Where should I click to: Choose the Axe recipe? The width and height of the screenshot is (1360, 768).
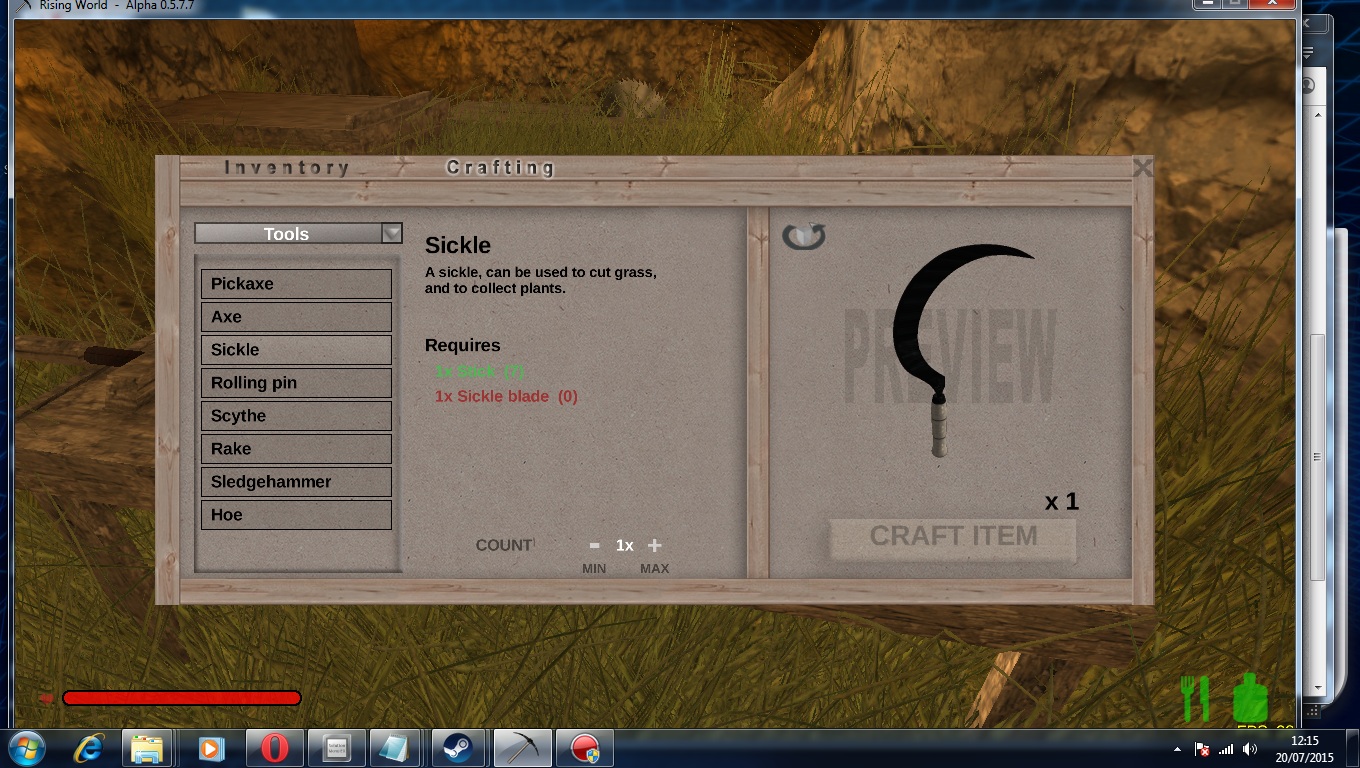pyautogui.click(x=296, y=317)
